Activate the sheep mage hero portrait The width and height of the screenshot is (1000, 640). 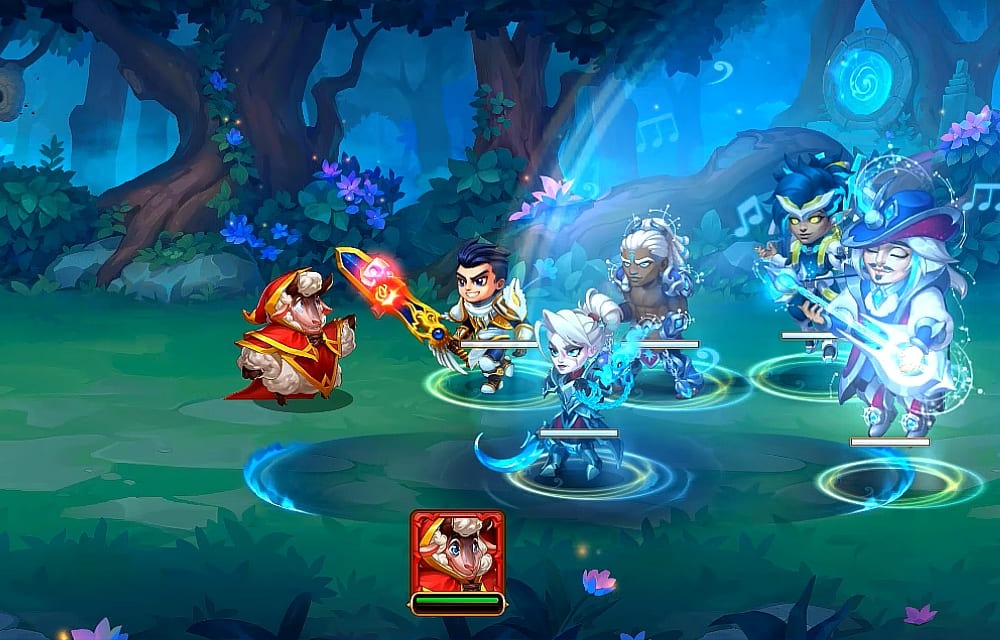(x=457, y=552)
